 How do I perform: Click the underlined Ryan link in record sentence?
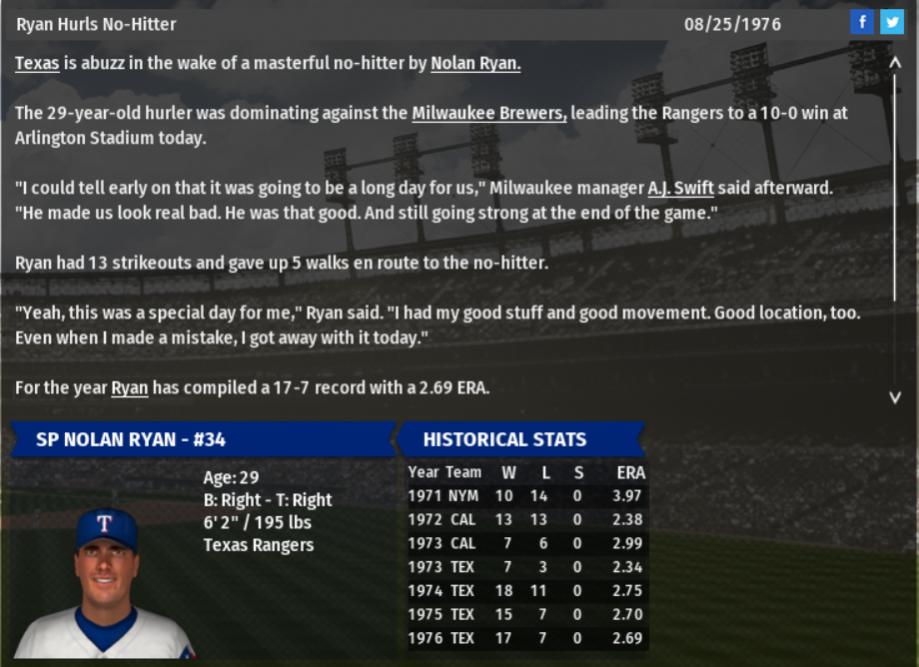click(129, 388)
